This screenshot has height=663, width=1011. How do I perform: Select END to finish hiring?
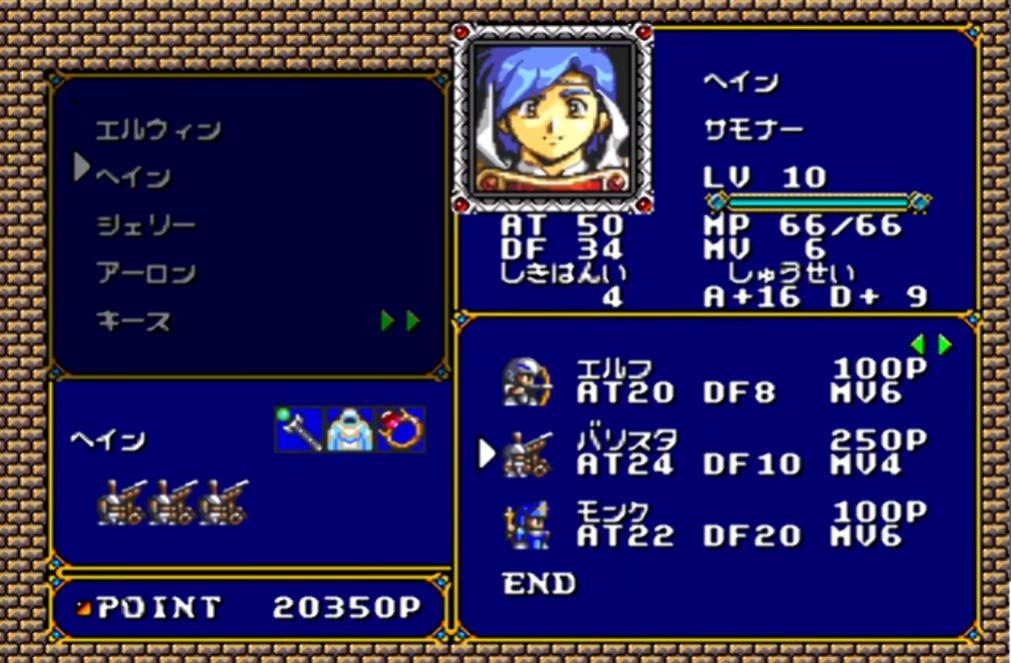tap(539, 582)
